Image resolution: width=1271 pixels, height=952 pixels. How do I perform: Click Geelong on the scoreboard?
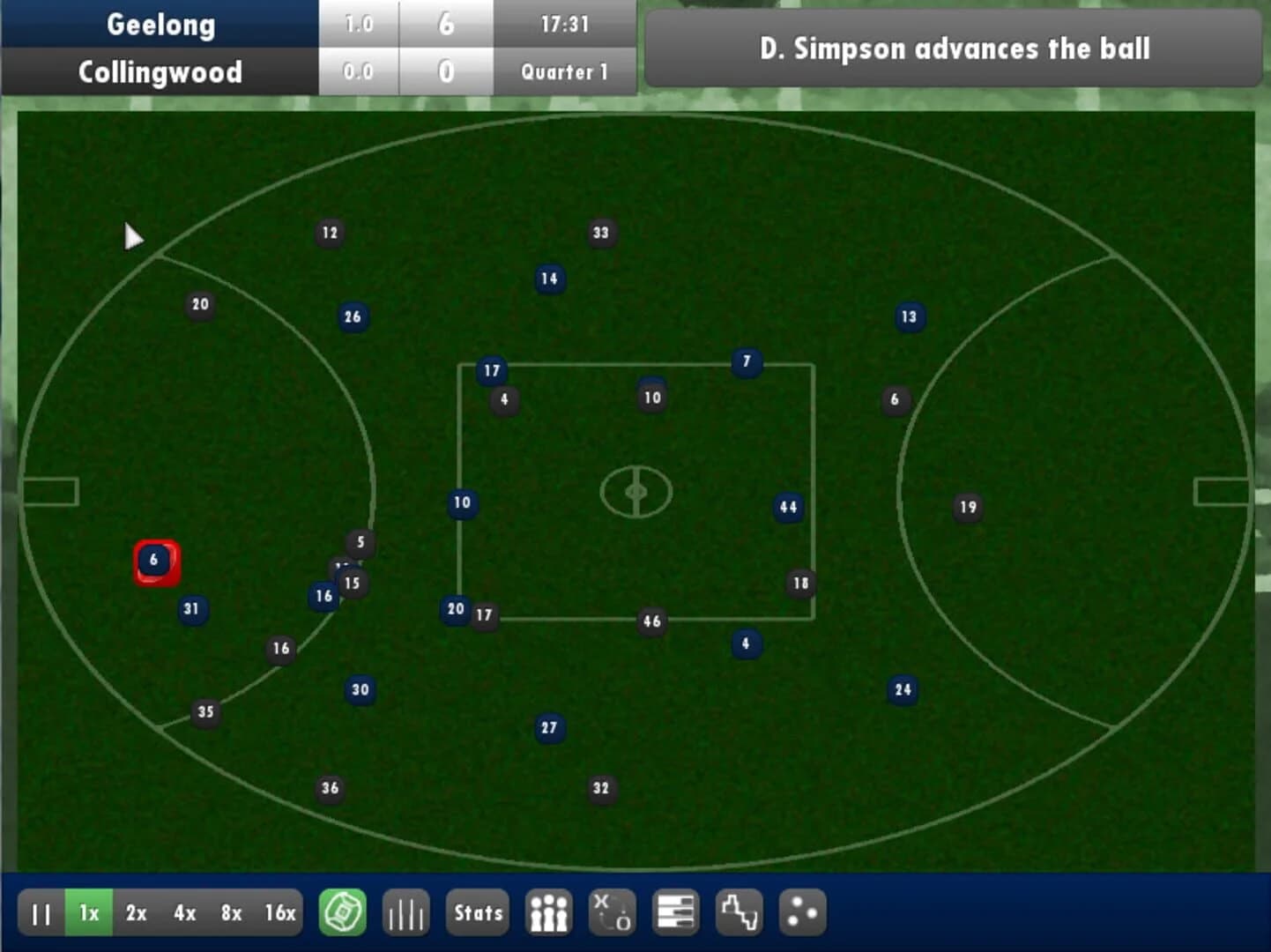160,25
